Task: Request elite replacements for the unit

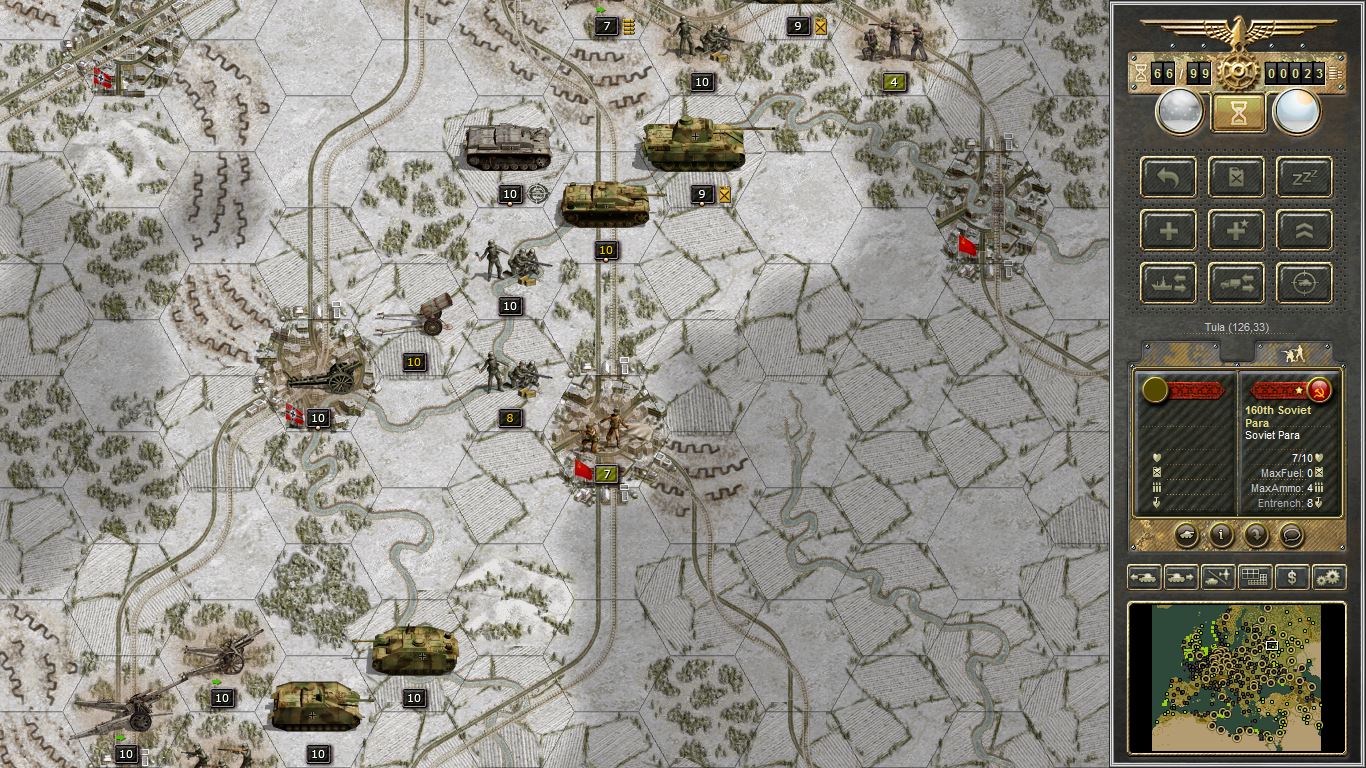Action: pyautogui.click(x=1236, y=230)
